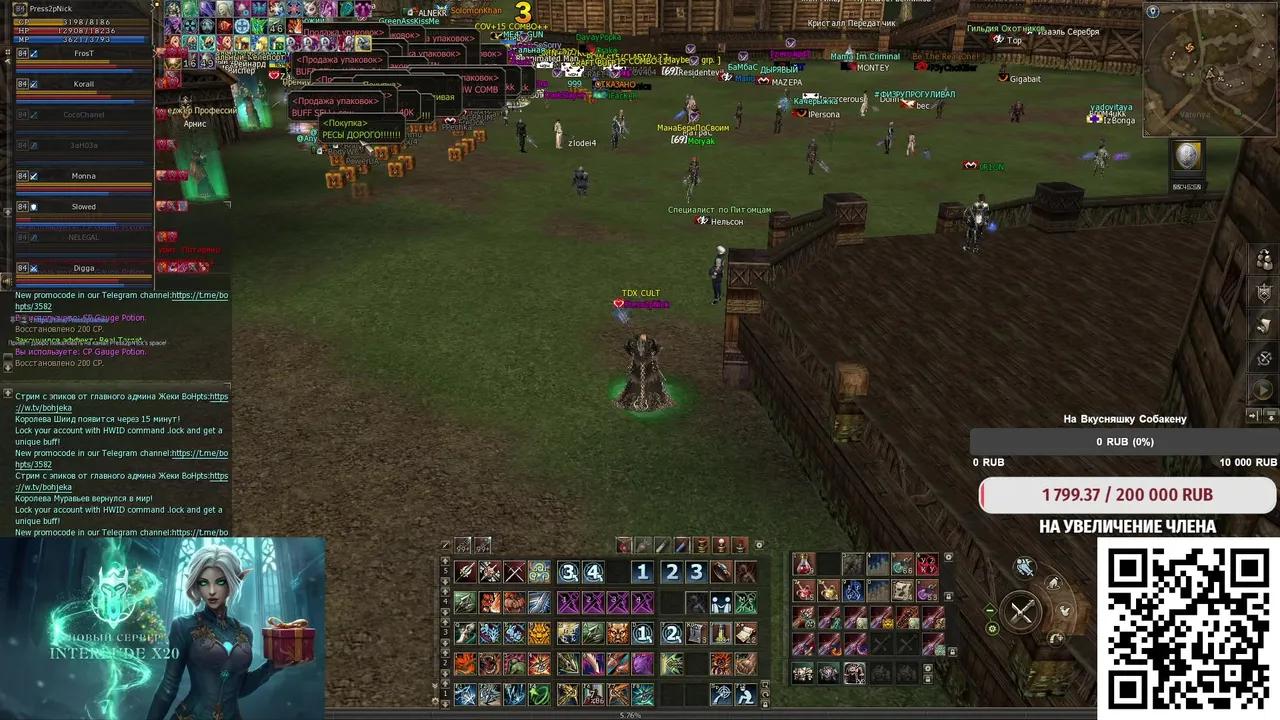Select the golden lion skill icon on bar 3
The width and height of the screenshot is (1280, 720).
[540, 633]
